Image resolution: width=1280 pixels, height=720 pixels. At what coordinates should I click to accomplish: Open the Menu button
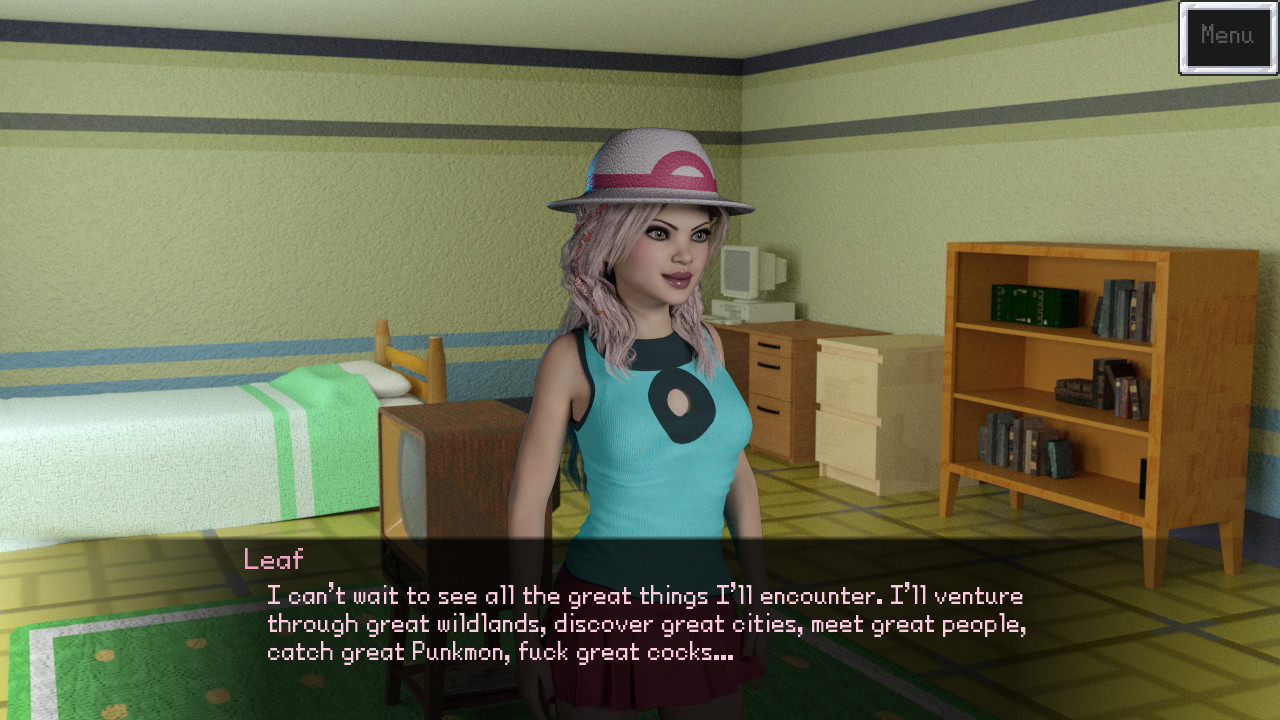click(x=1227, y=37)
